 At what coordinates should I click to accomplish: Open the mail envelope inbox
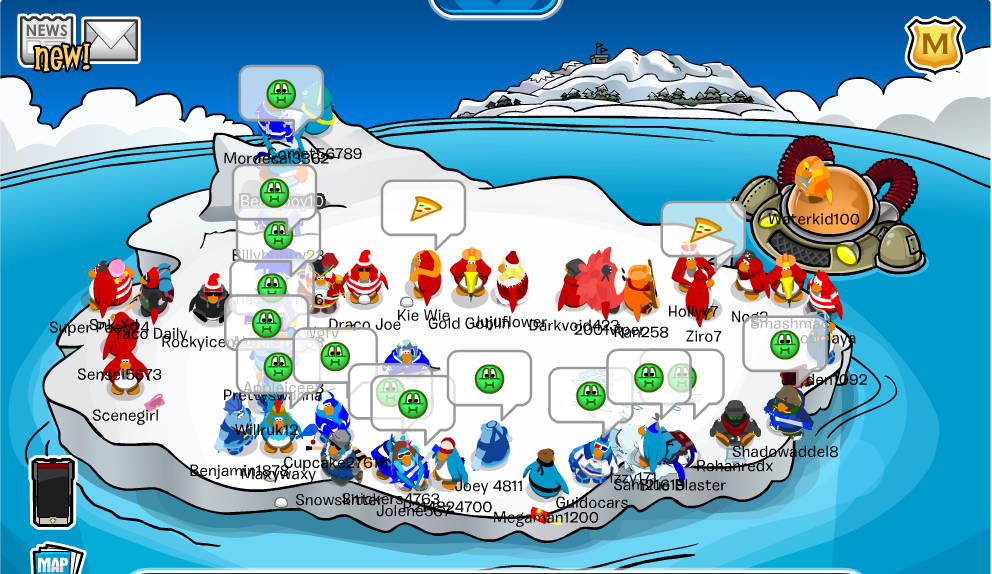pos(110,39)
